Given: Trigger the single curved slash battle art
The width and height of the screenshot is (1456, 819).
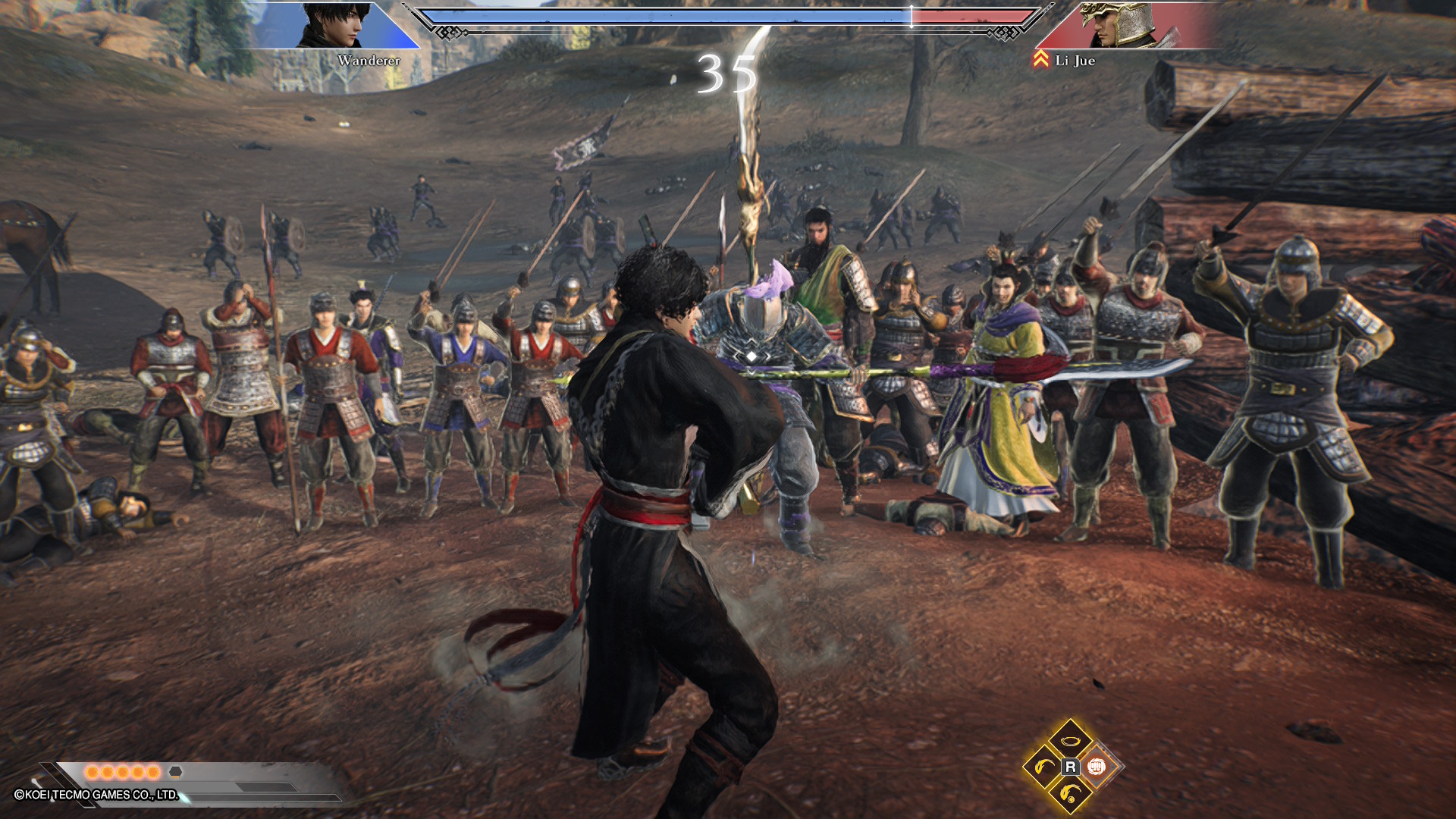Looking at the screenshot, I should click(1044, 767).
